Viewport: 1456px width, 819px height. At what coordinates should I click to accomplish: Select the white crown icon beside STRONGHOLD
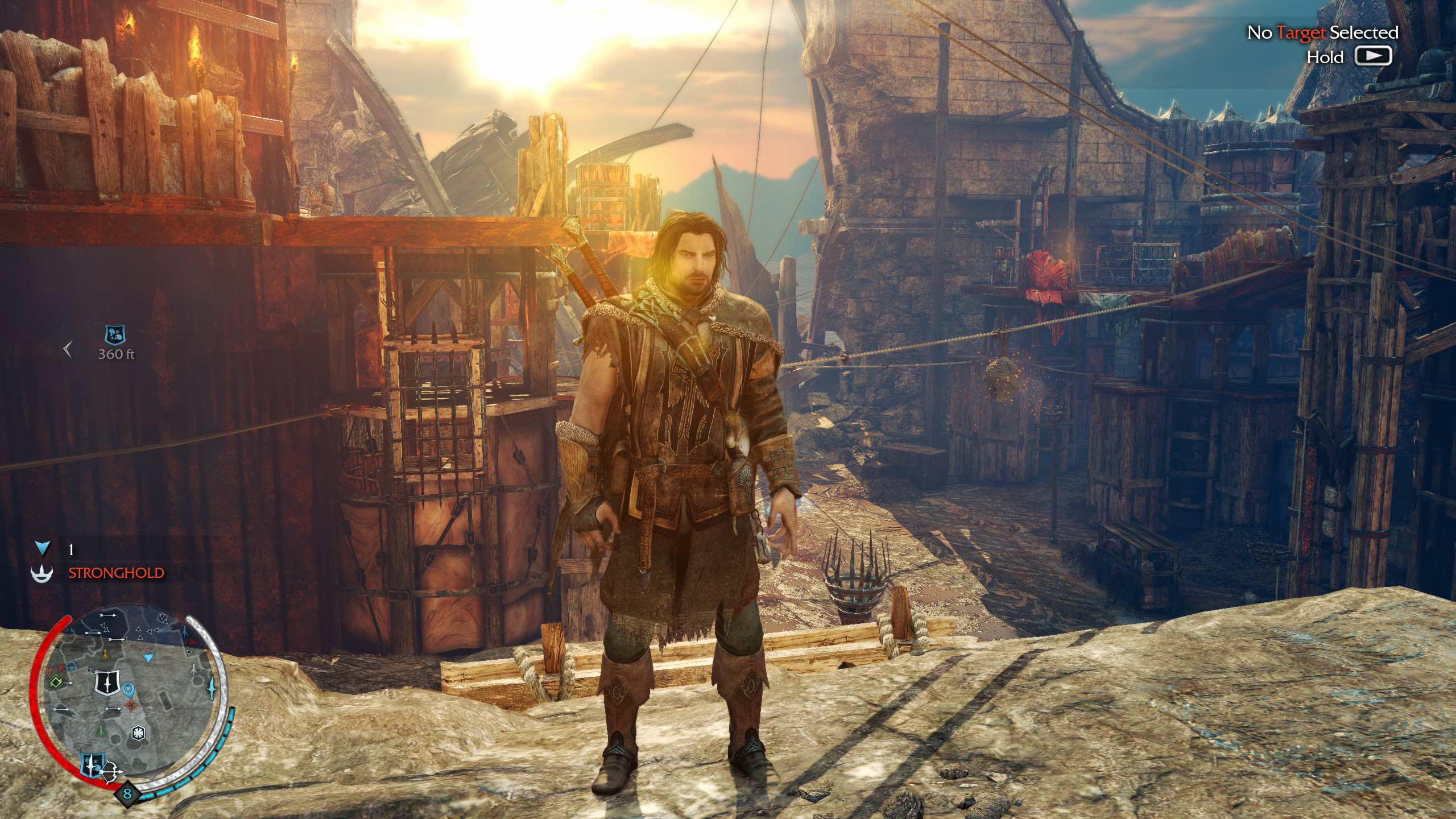click(x=42, y=573)
